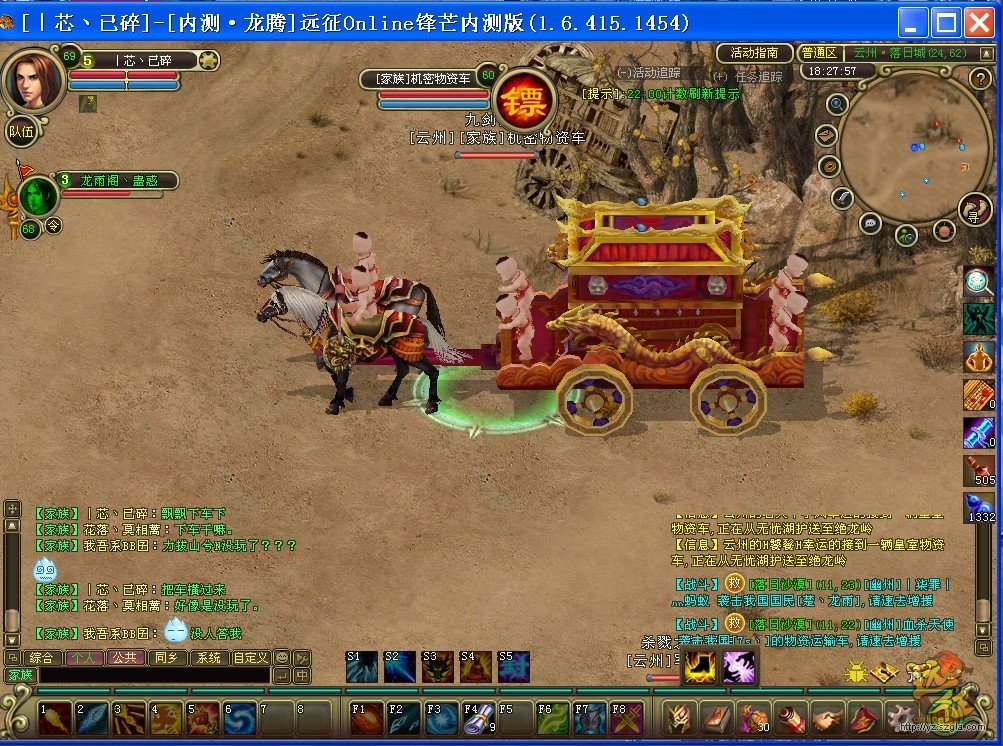Activate the F4 scroll item slot
Screen dimensions: 1003x746
477,718
